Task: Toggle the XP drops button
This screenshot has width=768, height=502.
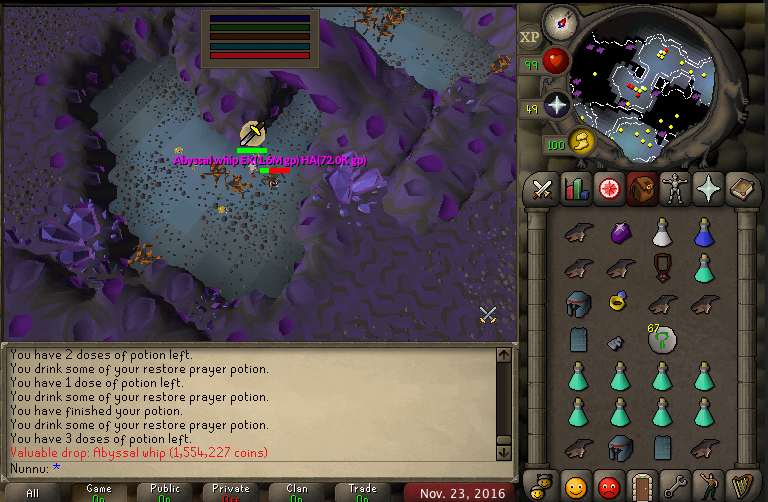Action: click(x=529, y=37)
